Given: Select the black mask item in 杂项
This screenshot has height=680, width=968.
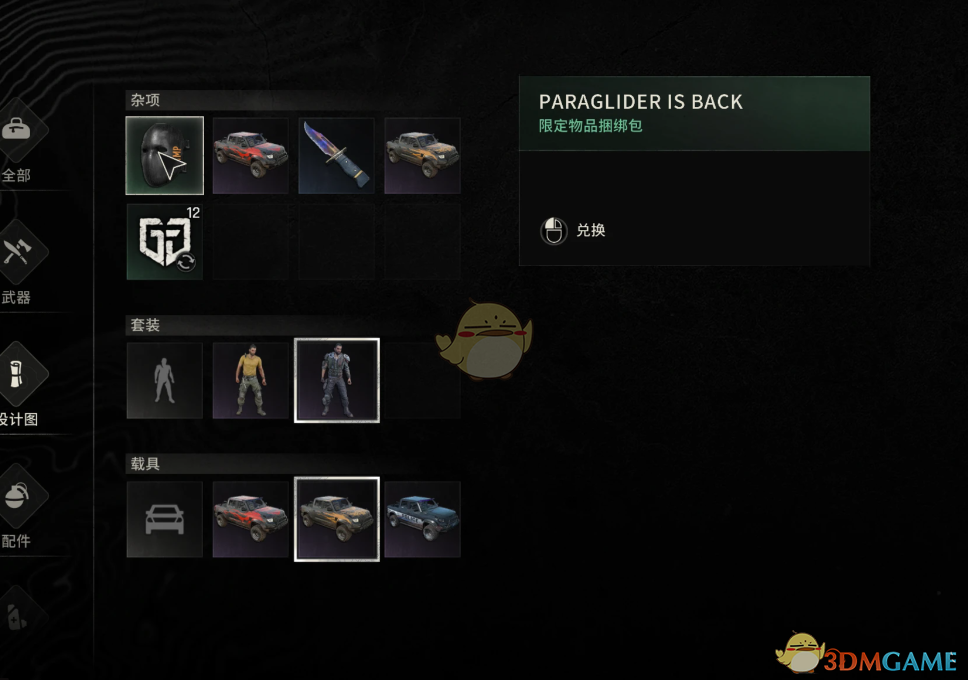Looking at the screenshot, I should click(164, 155).
